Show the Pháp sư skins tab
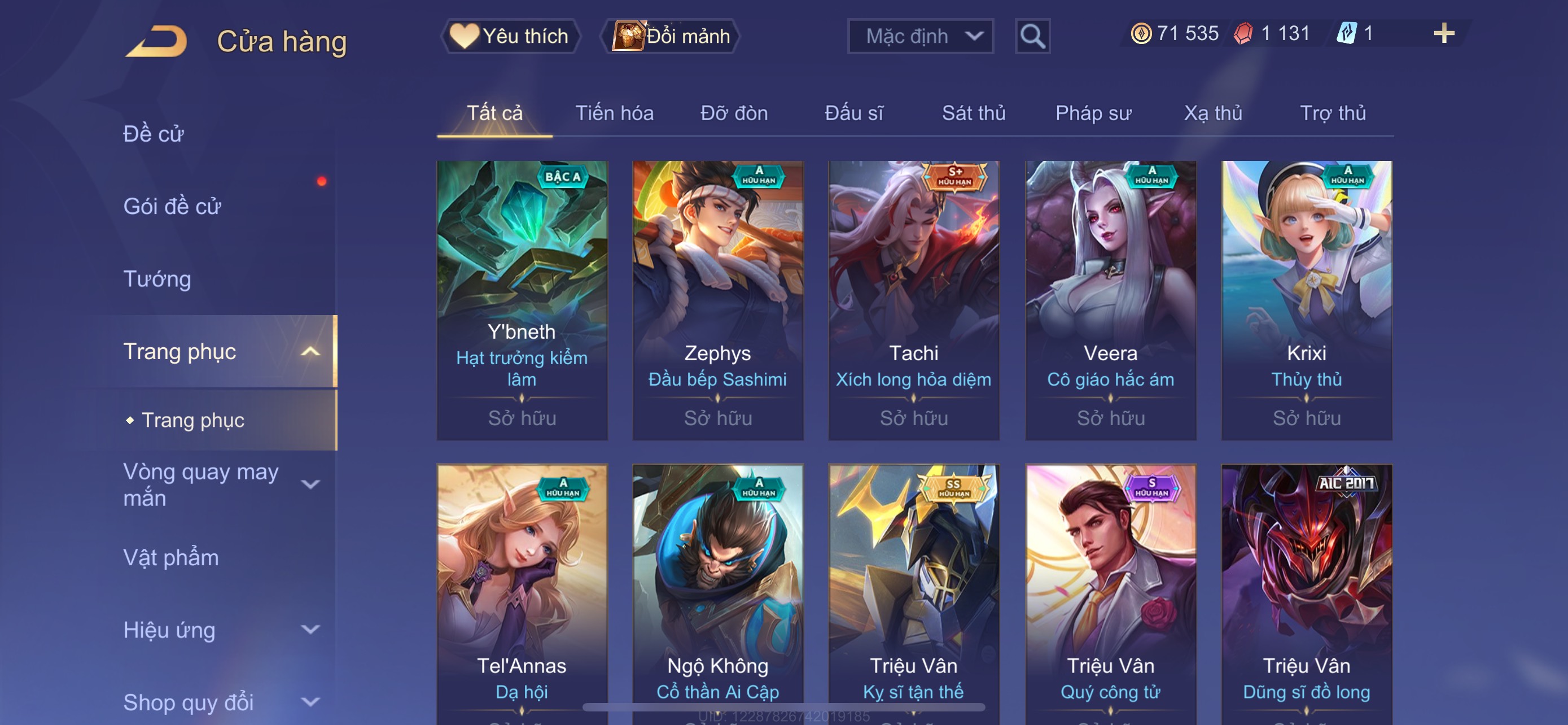This screenshot has height=725, width=1568. tap(1093, 113)
